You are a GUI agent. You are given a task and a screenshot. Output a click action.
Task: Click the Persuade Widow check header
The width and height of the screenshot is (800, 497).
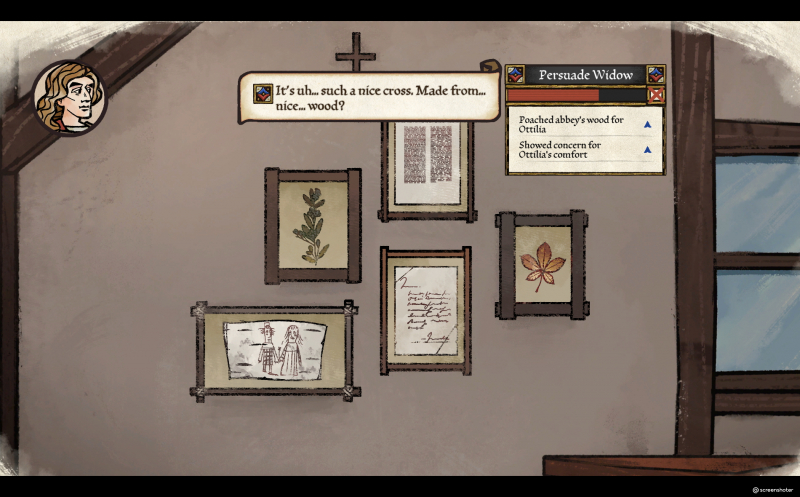[x=585, y=74]
